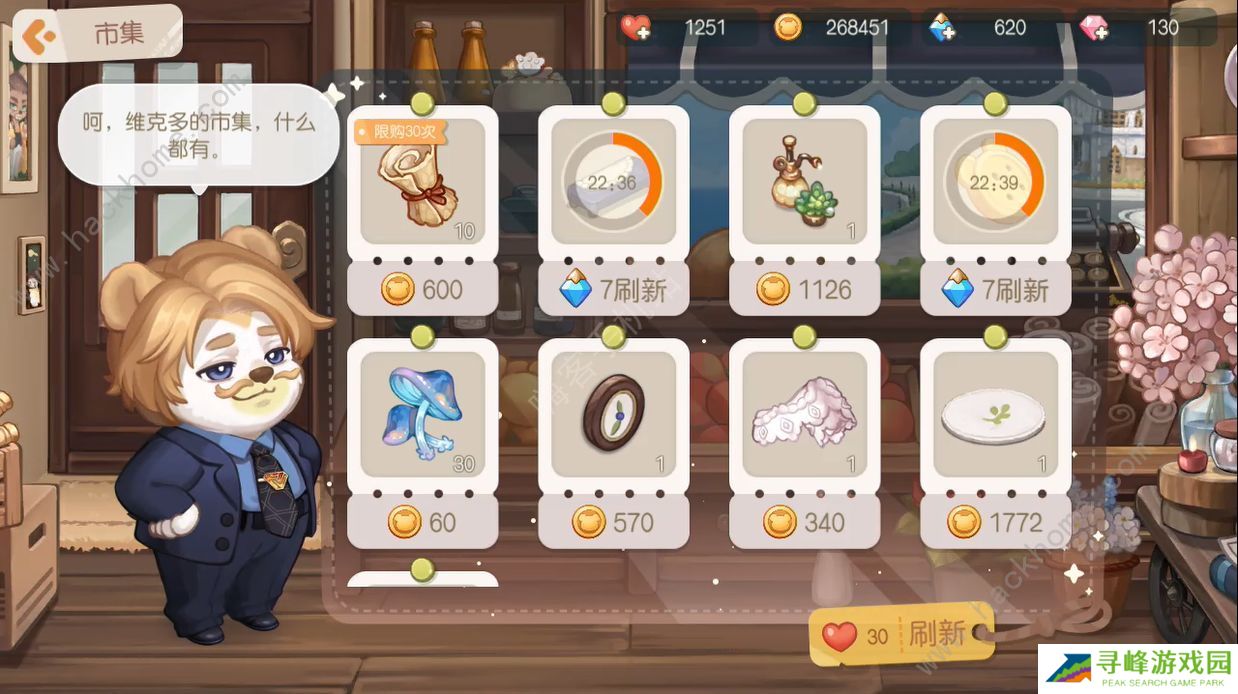
Task: Buy the pink lace cloth for 340
Action: [804, 522]
